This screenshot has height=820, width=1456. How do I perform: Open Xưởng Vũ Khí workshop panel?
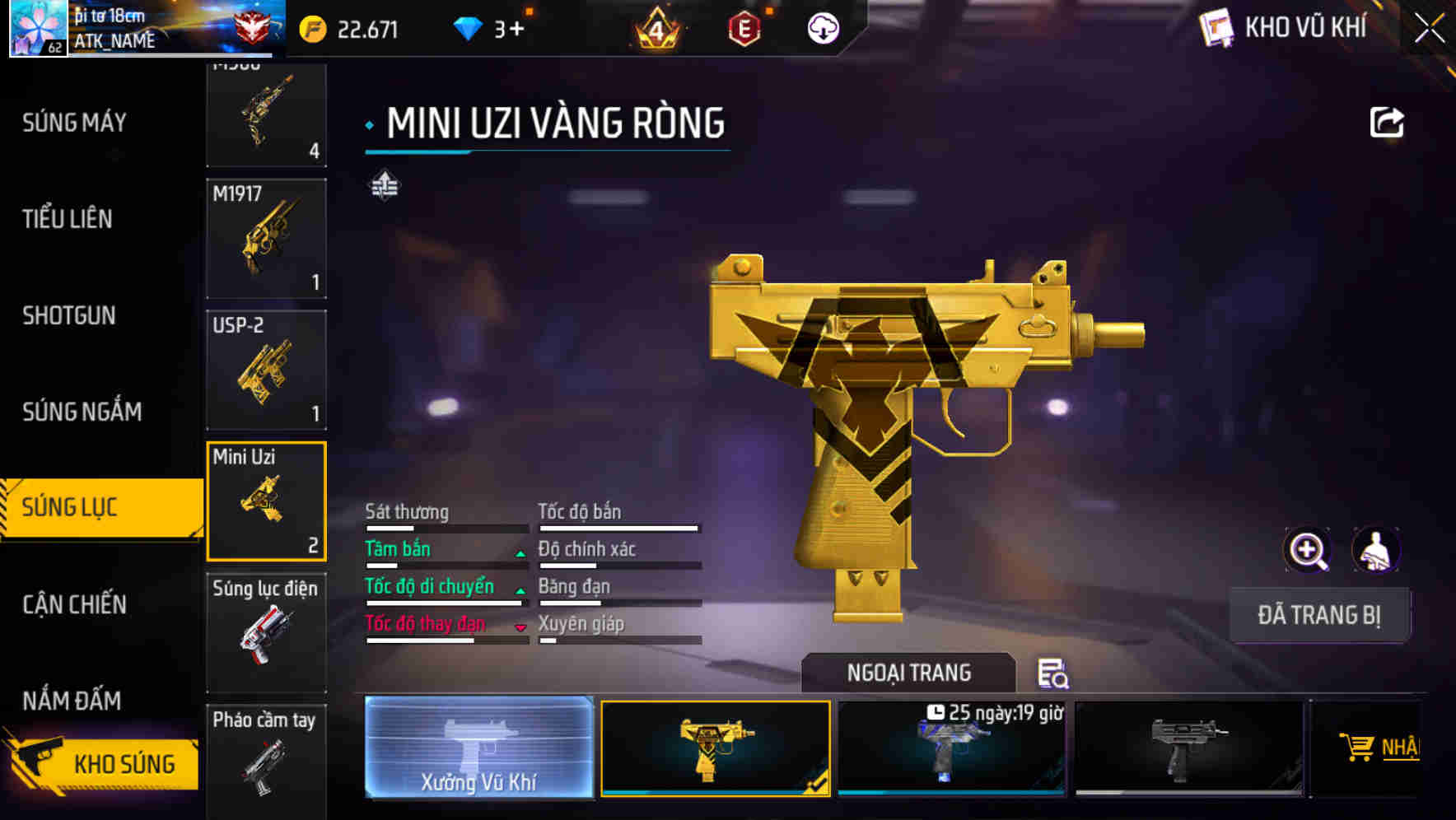coord(478,748)
